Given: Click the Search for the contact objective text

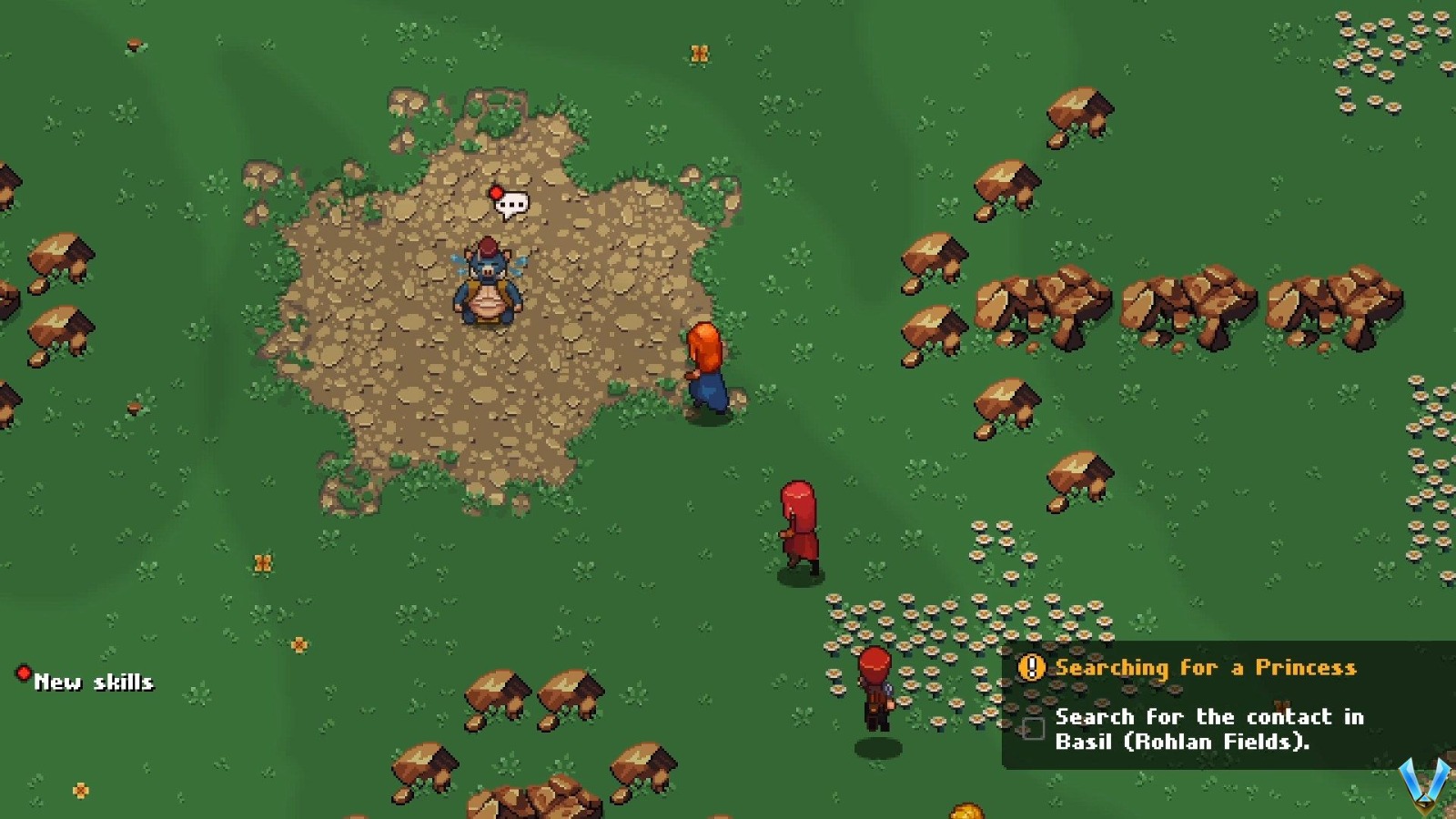Looking at the screenshot, I should tap(1210, 728).
